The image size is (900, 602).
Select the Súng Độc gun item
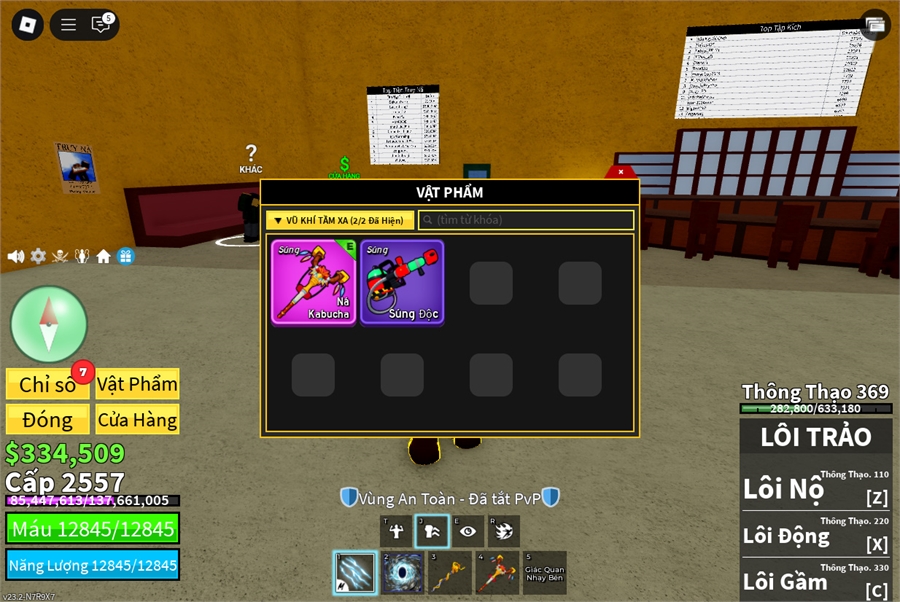[x=402, y=282]
